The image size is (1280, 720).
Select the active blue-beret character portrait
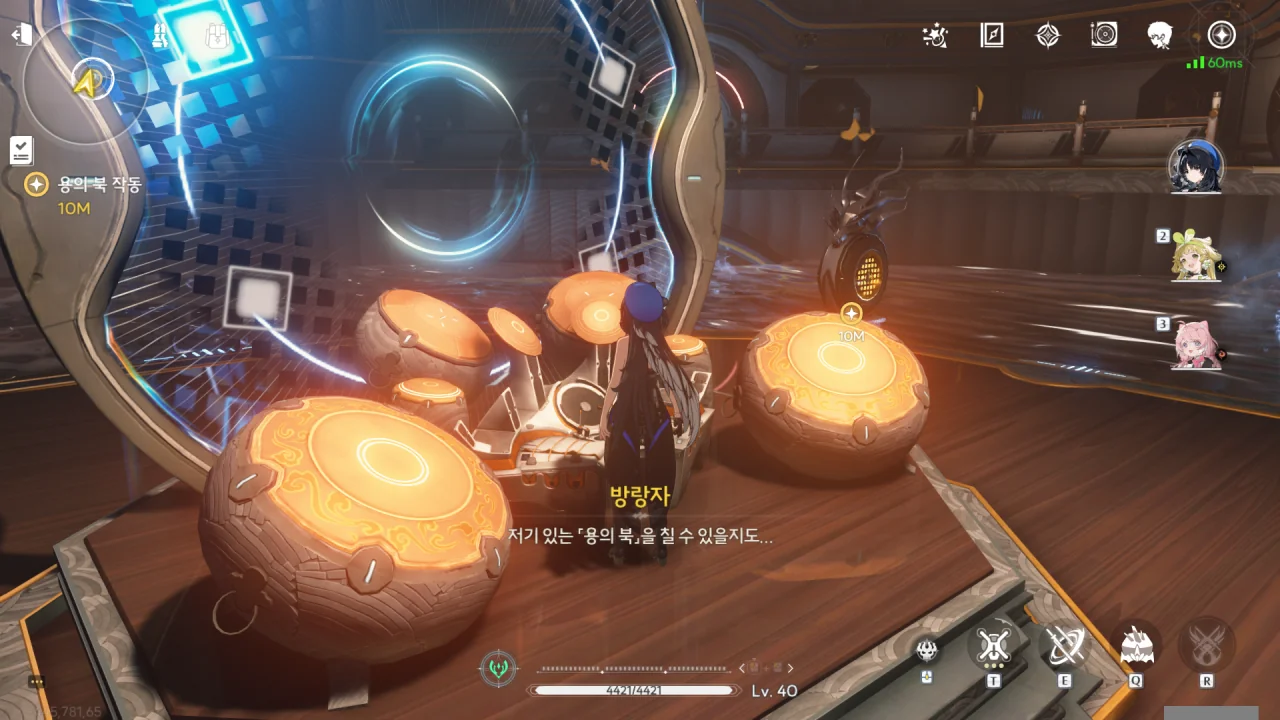[1197, 166]
